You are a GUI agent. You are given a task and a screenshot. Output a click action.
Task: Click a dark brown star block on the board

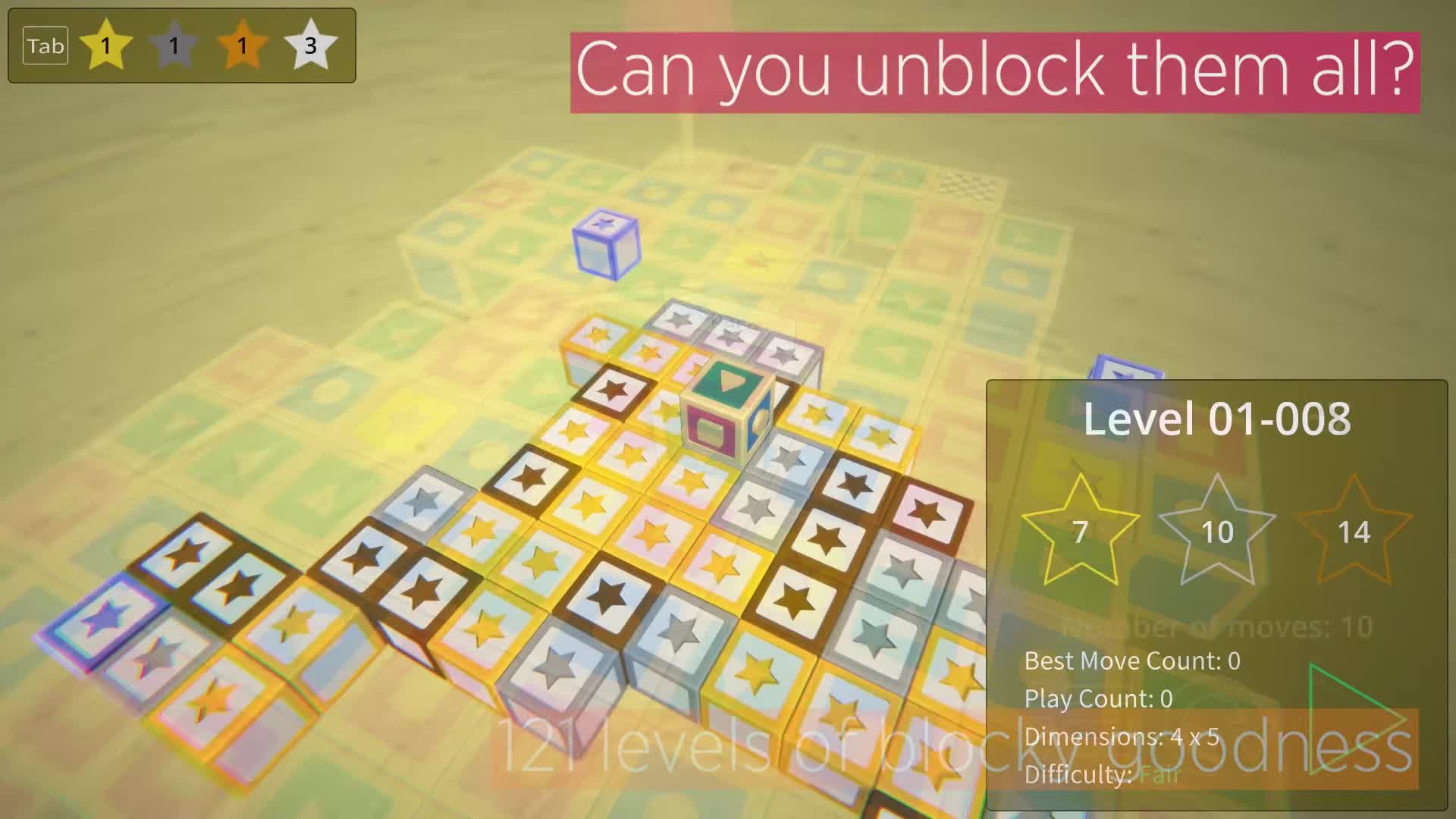[x=531, y=478]
